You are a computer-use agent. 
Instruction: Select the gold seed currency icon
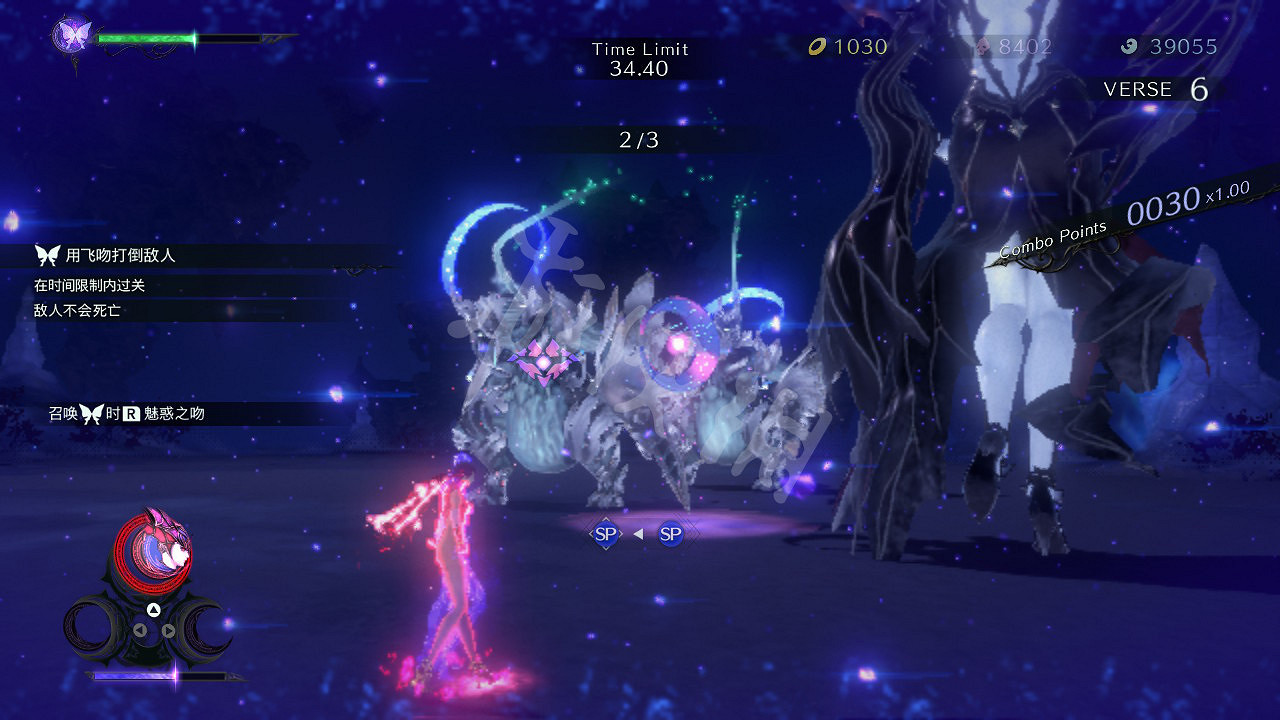(817, 46)
